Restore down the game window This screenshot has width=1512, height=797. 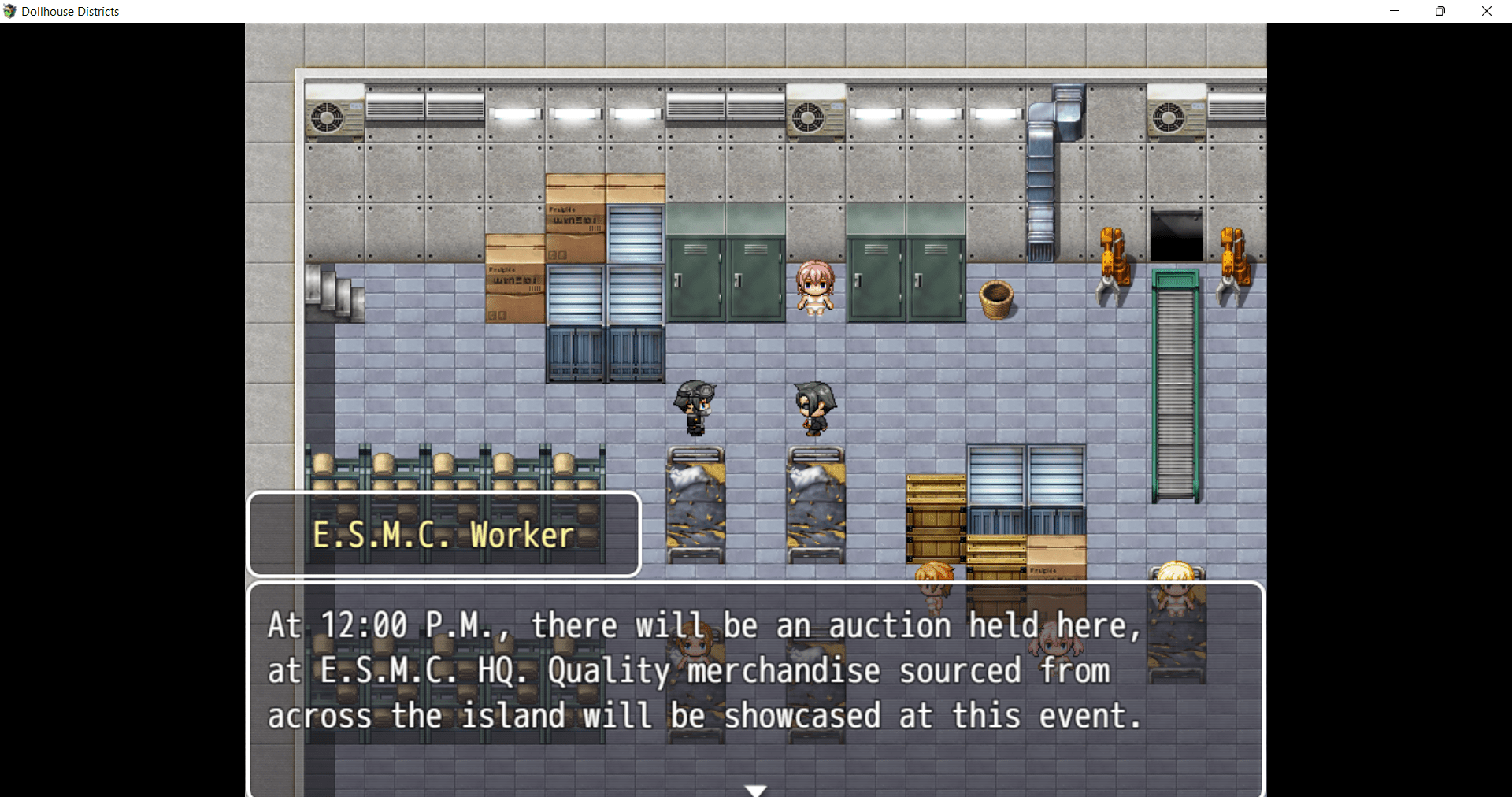[x=1440, y=11]
